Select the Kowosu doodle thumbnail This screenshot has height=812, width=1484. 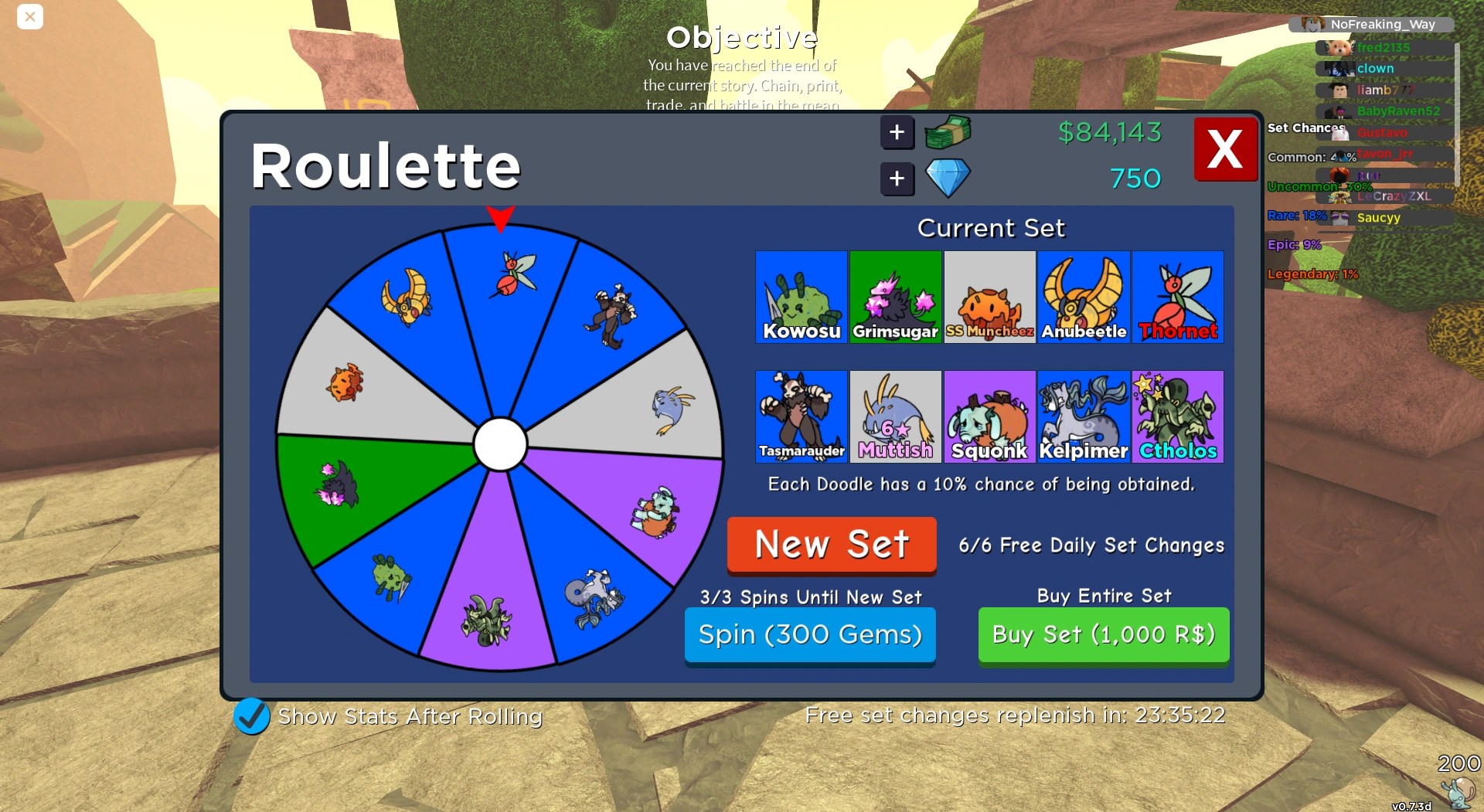point(801,297)
